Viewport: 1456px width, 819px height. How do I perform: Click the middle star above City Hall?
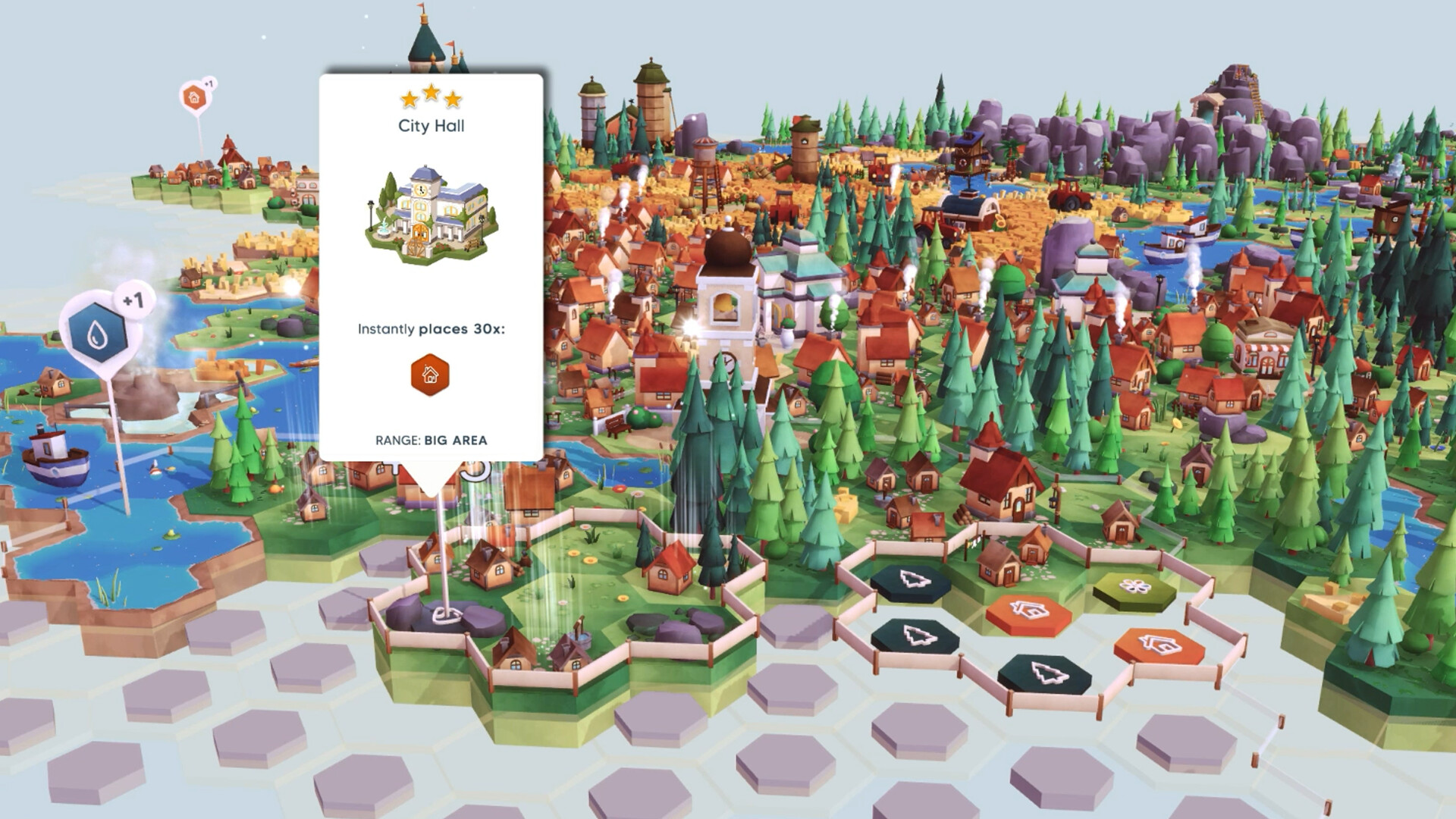tap(431, 94)
